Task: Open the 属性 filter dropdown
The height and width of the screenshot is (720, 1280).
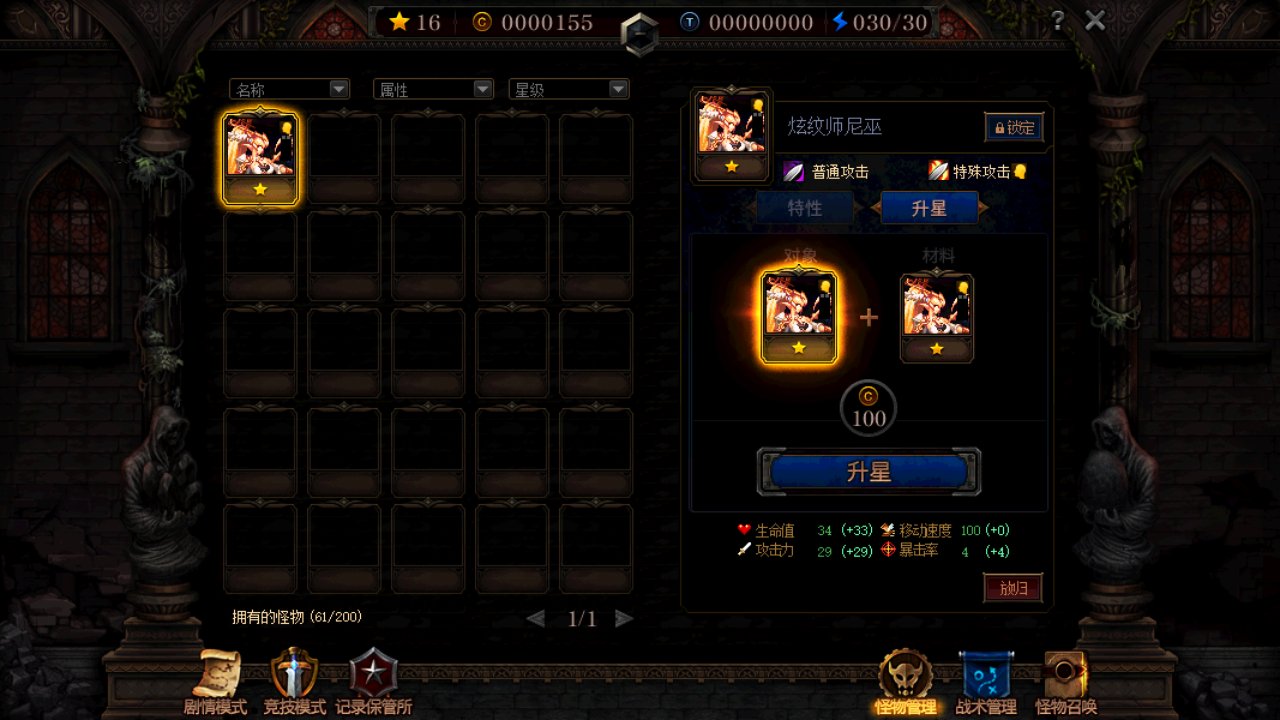Action: point(433,90)
